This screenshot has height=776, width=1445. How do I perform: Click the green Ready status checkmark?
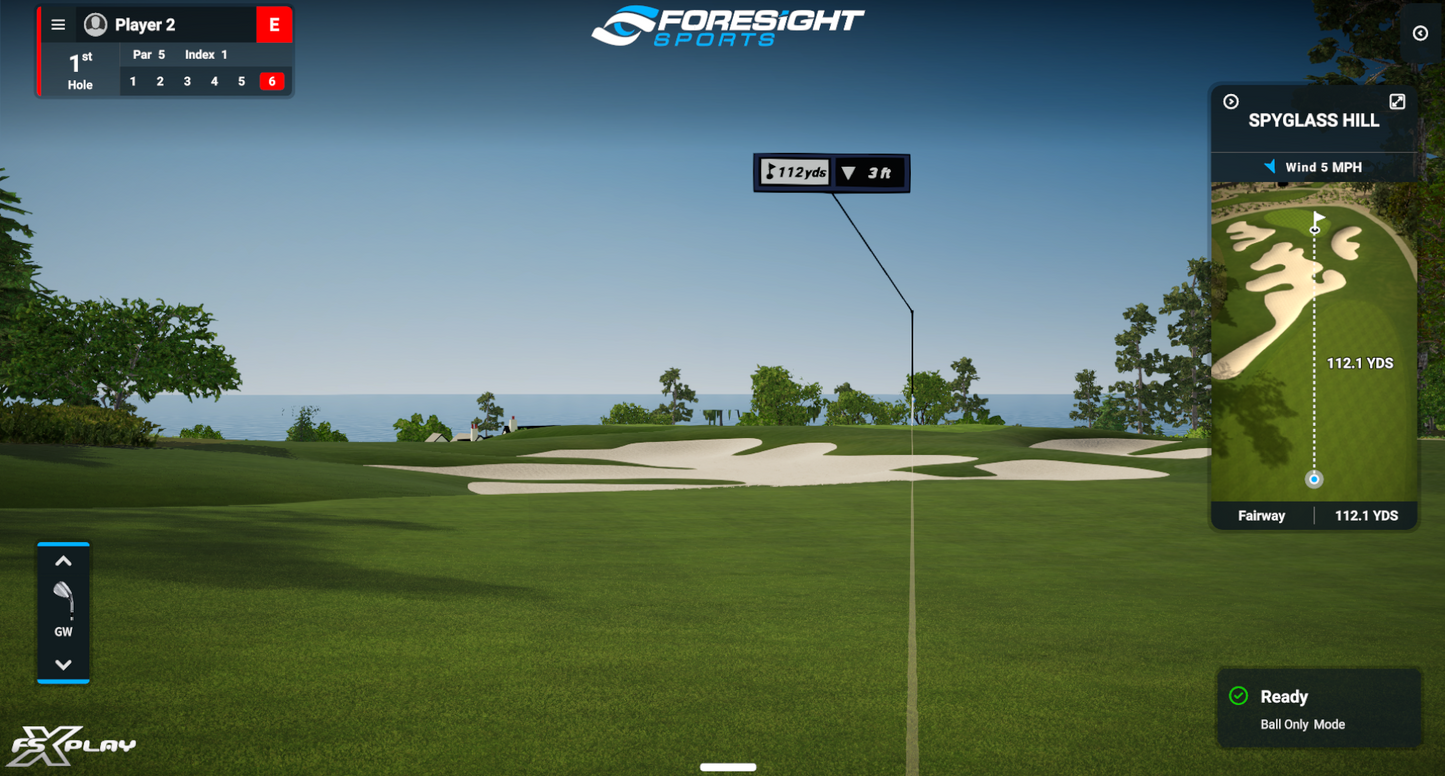(x=1240, y=696)
